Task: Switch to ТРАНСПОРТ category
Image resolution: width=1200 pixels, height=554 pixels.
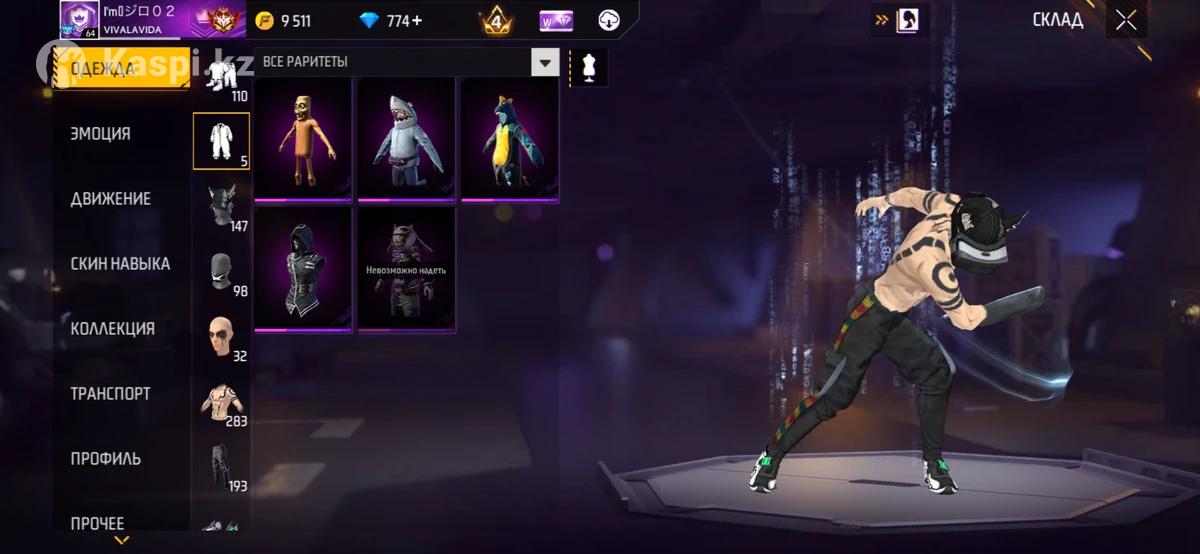Action: tap(110, 394)
